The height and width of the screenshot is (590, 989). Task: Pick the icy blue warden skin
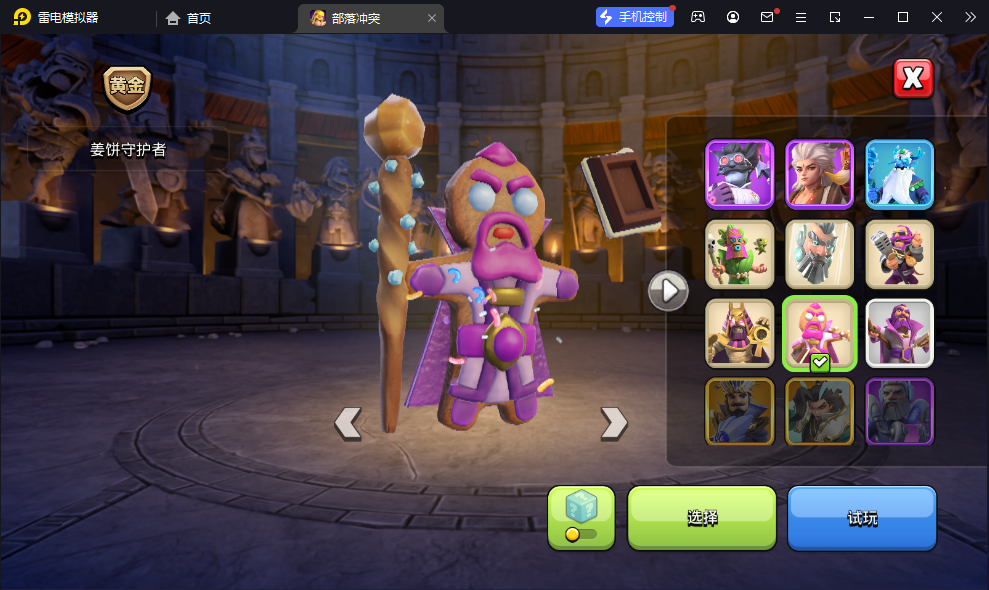coord(899,174)
